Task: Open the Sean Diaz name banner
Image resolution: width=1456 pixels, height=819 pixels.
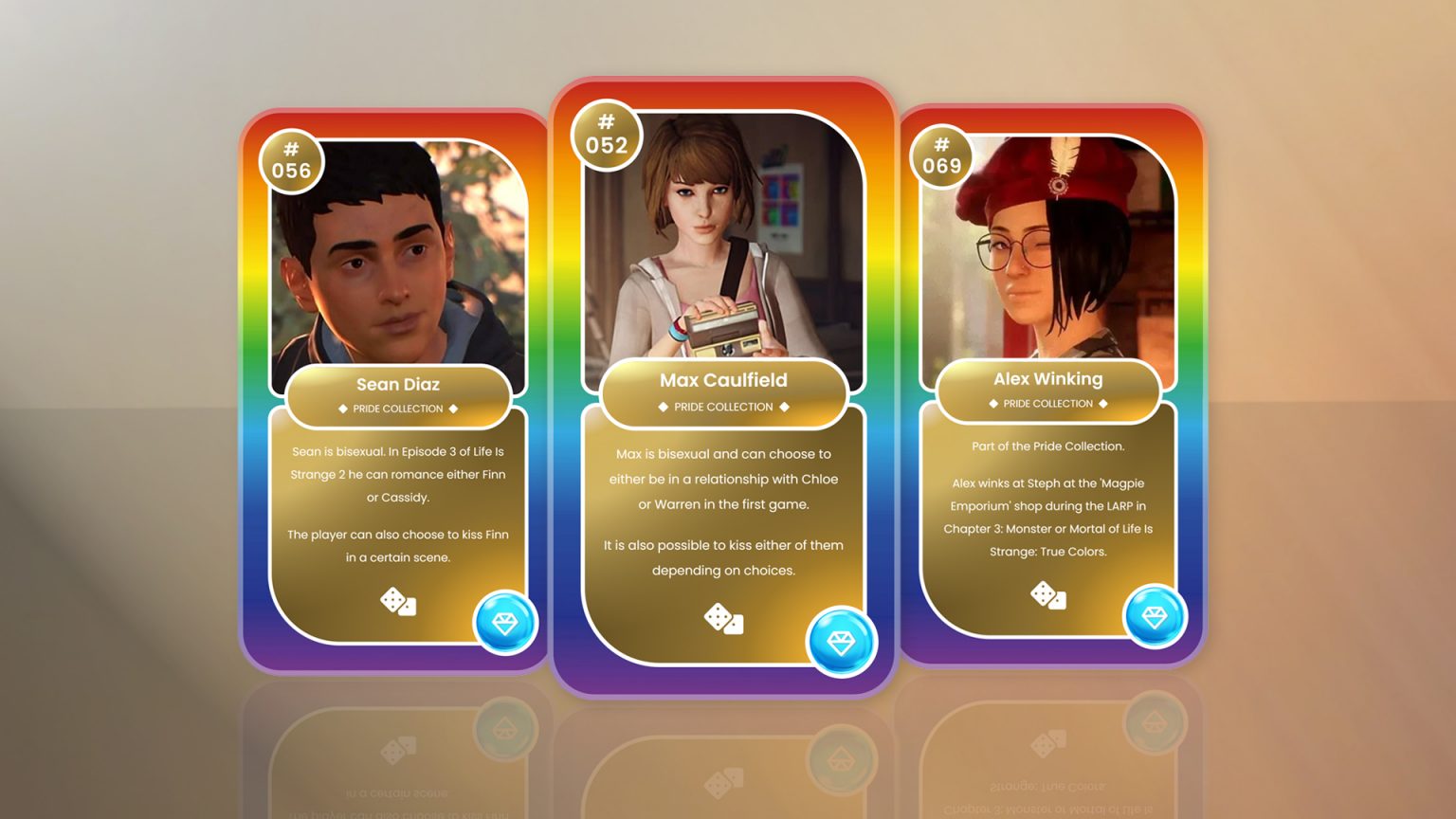Action: (x=398, y=385)
